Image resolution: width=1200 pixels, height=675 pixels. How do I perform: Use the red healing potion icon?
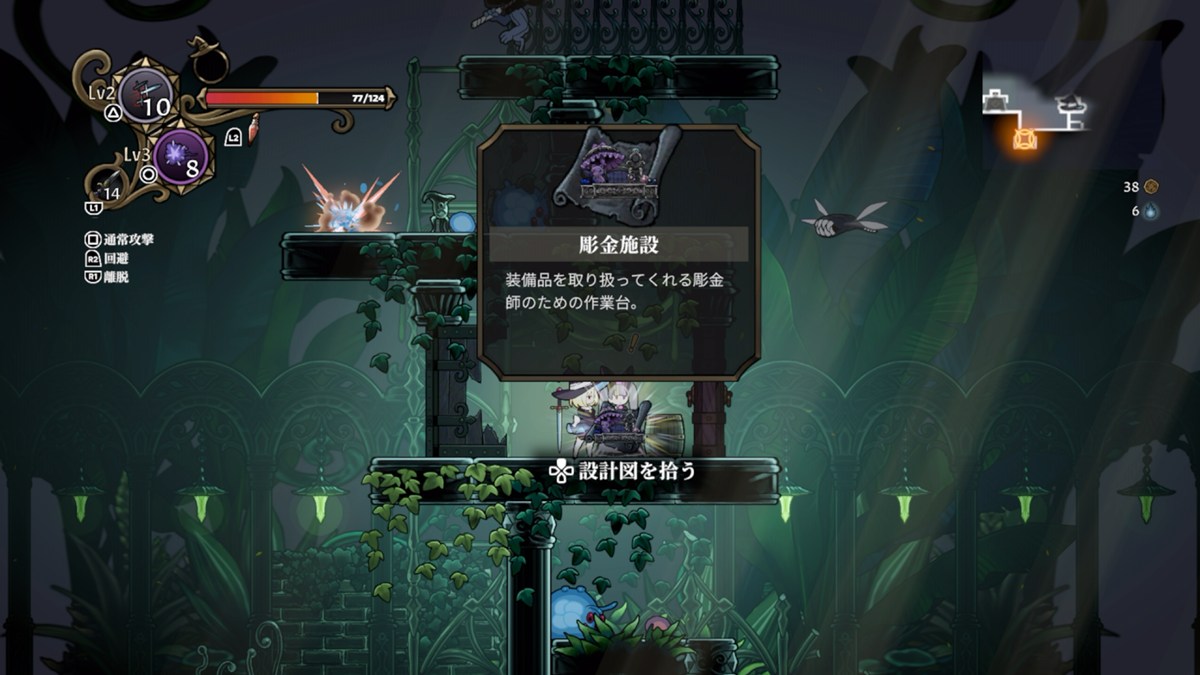254,128
